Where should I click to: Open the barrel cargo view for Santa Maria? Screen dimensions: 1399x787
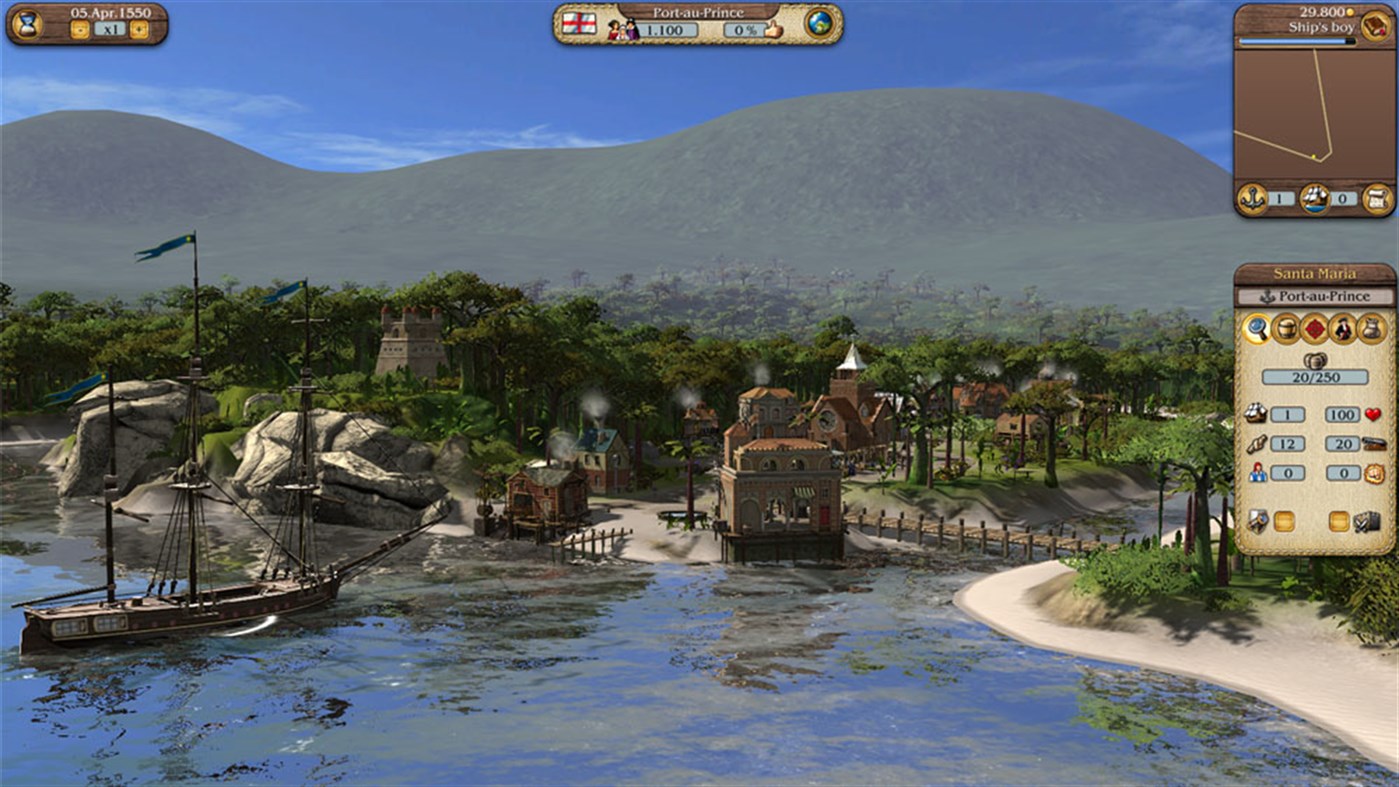pos(1285,329)
